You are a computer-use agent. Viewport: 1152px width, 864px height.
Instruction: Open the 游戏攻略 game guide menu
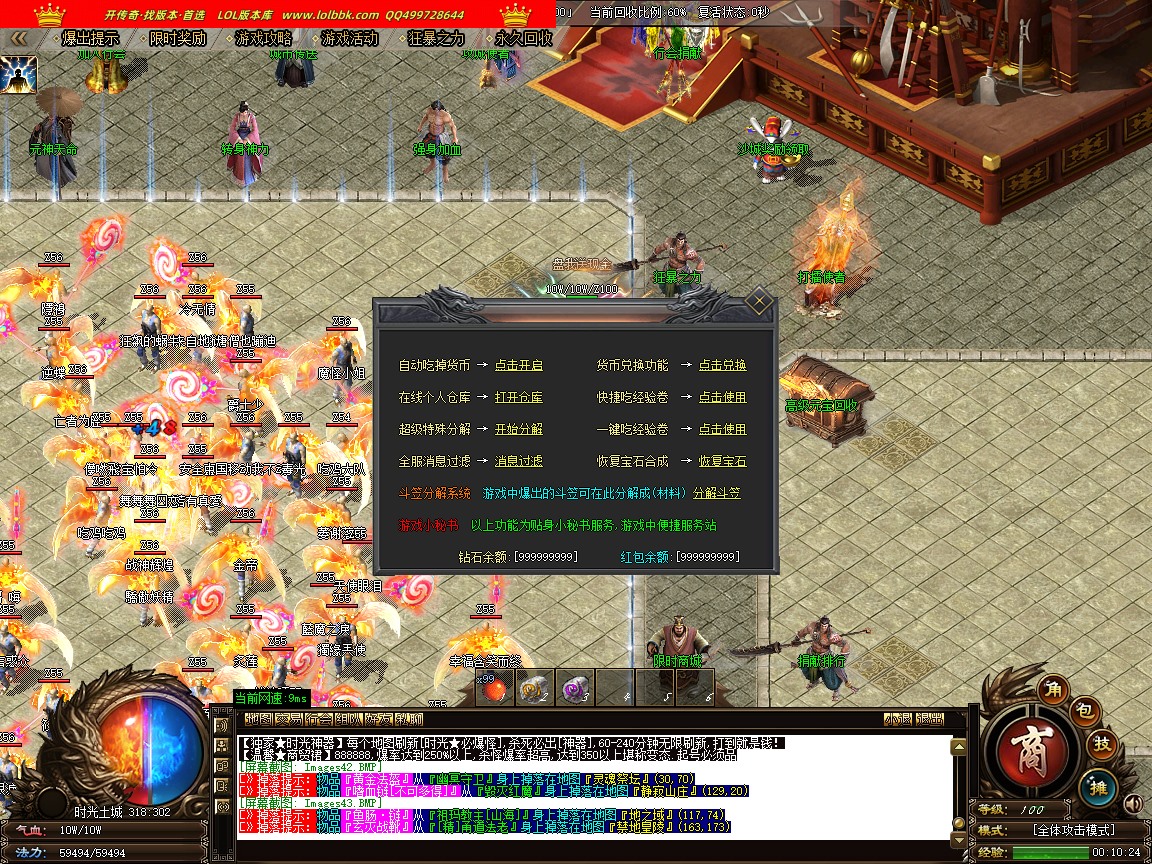click(x=264, y=39)
